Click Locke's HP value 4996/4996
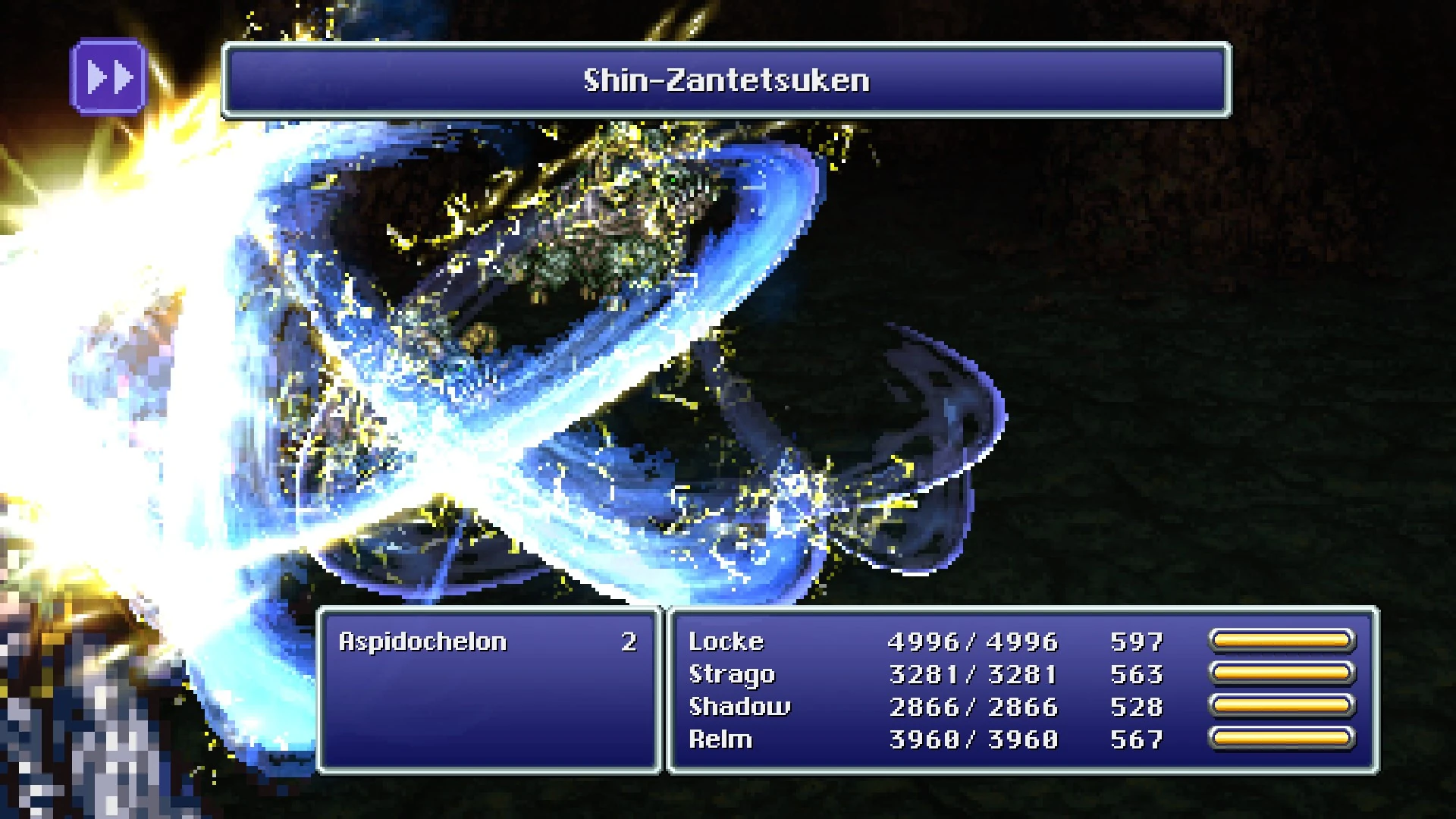 [973, 641]
